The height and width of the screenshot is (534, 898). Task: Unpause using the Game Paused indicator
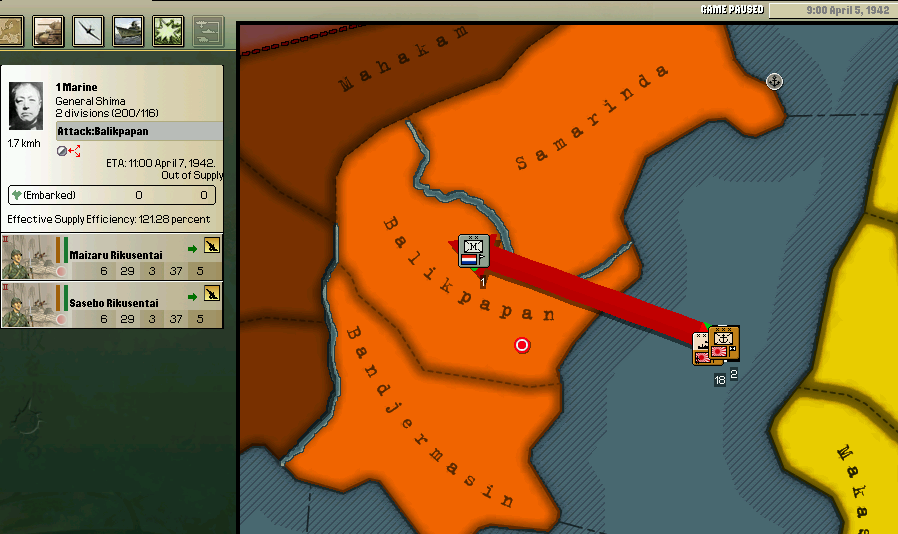(732, 10)
